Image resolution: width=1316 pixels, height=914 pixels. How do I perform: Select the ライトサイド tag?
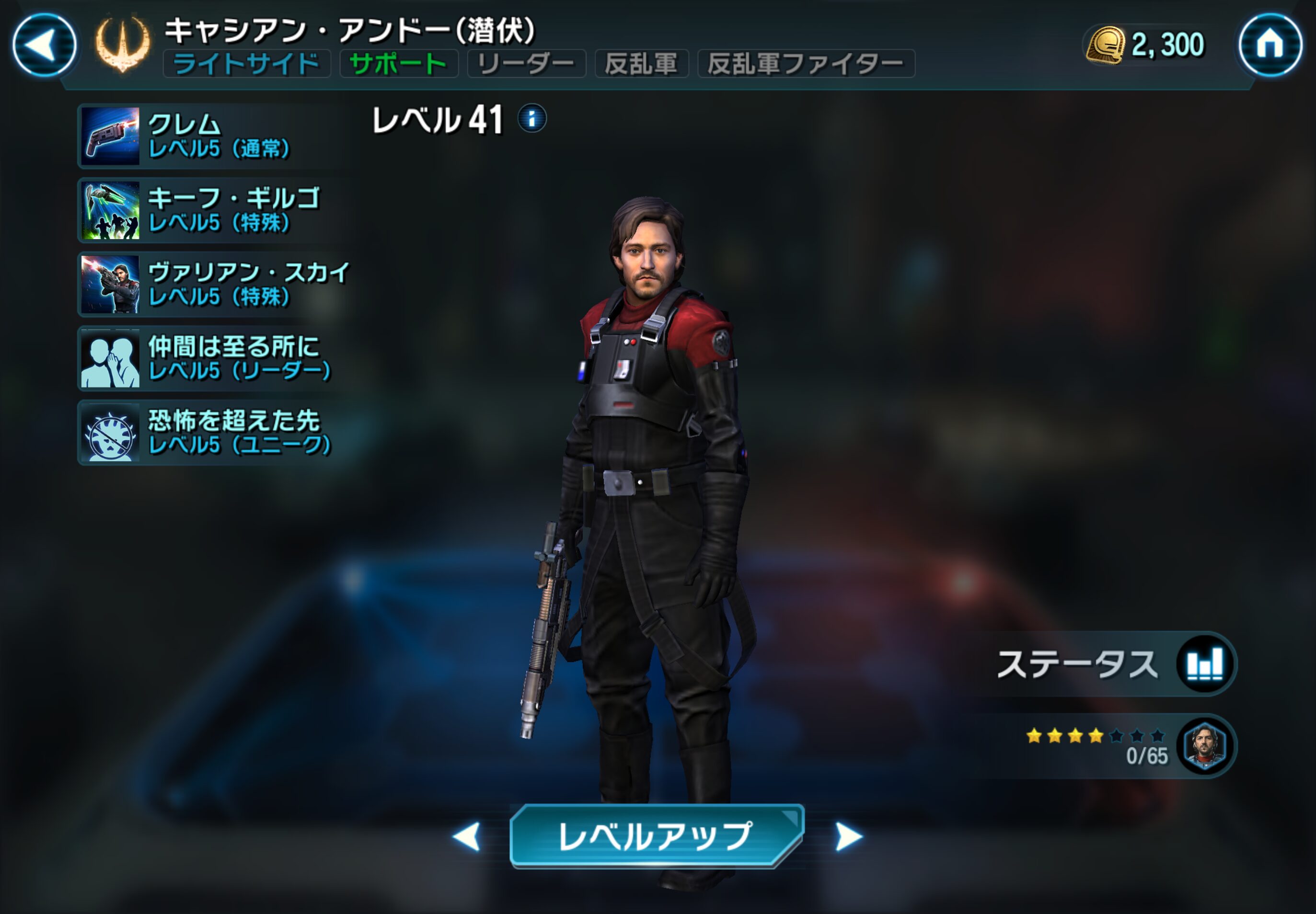tap(246, 64)
